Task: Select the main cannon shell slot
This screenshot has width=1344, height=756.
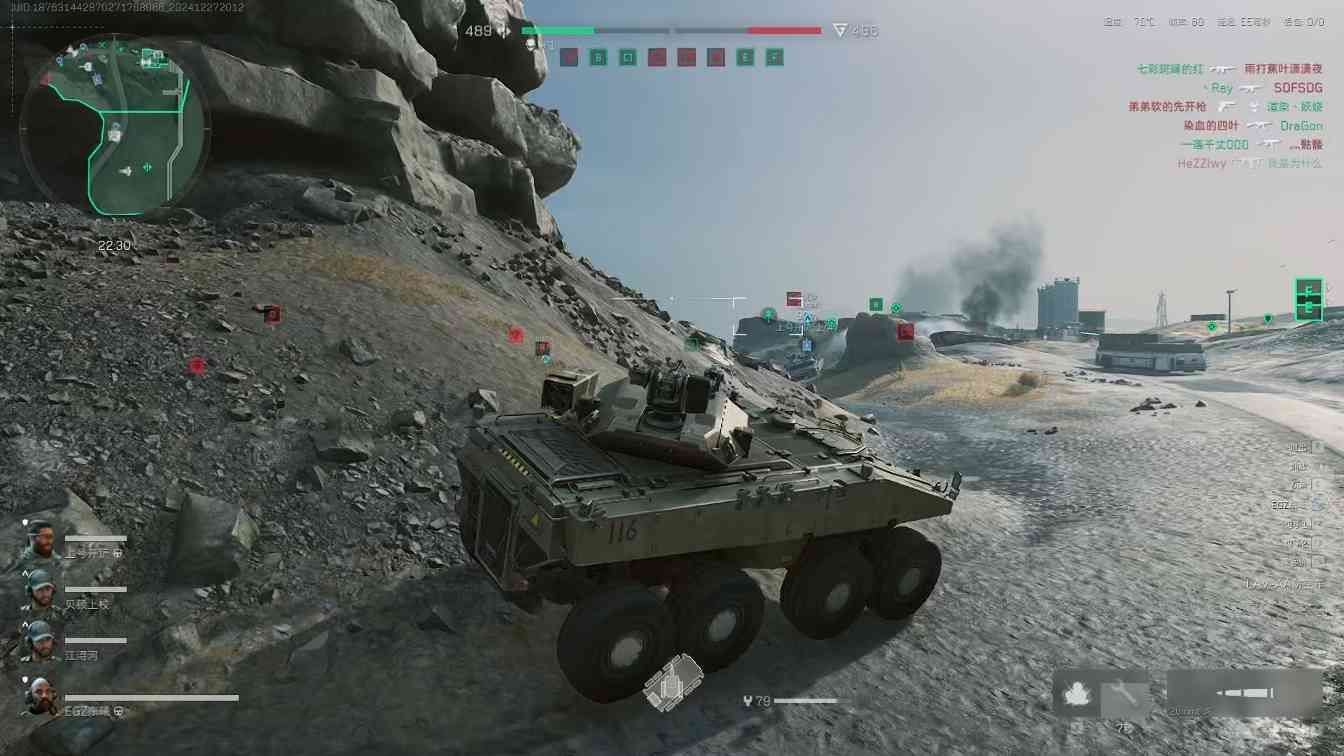Action: tap(1245, 692)
